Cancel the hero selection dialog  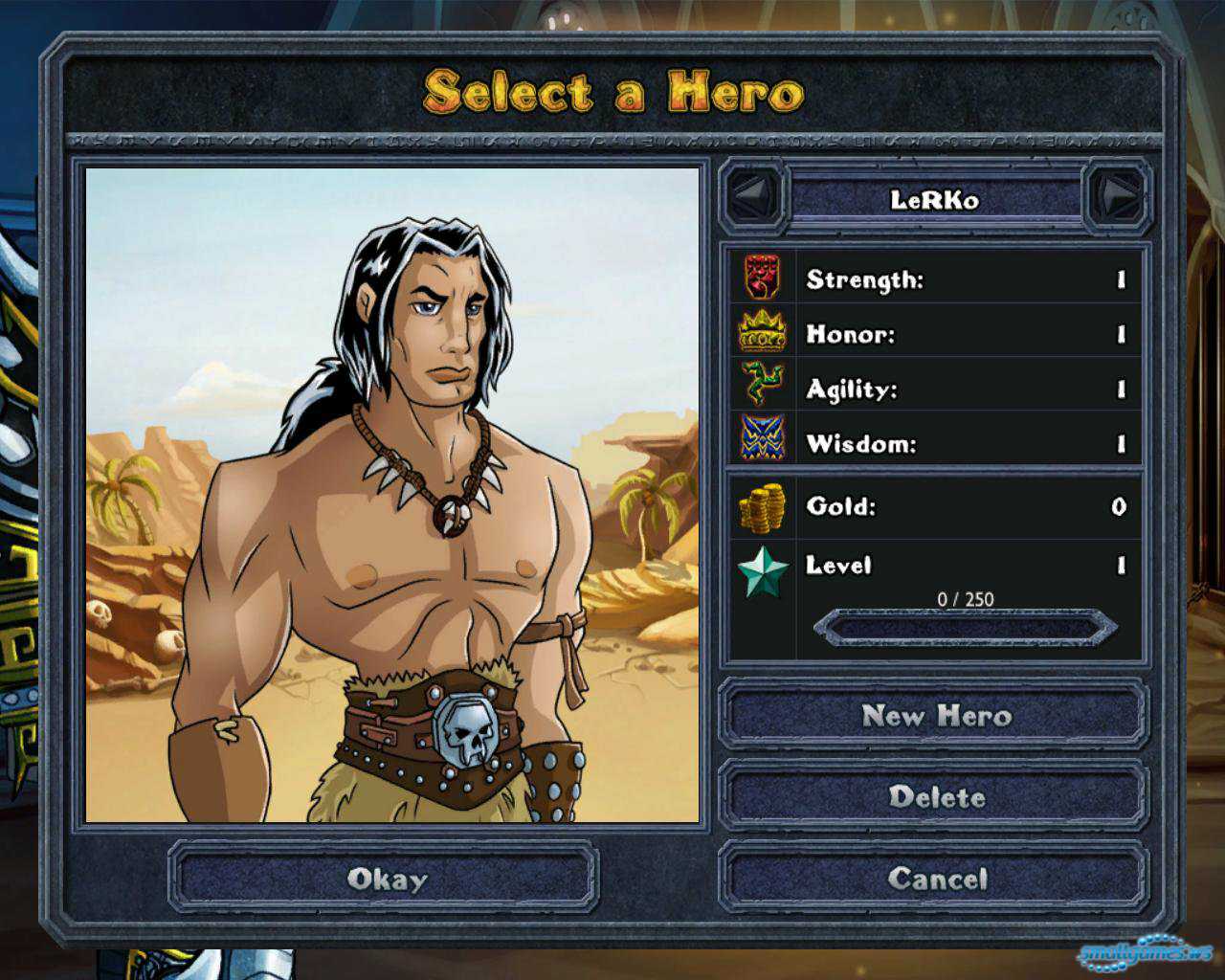click(935, 879)
